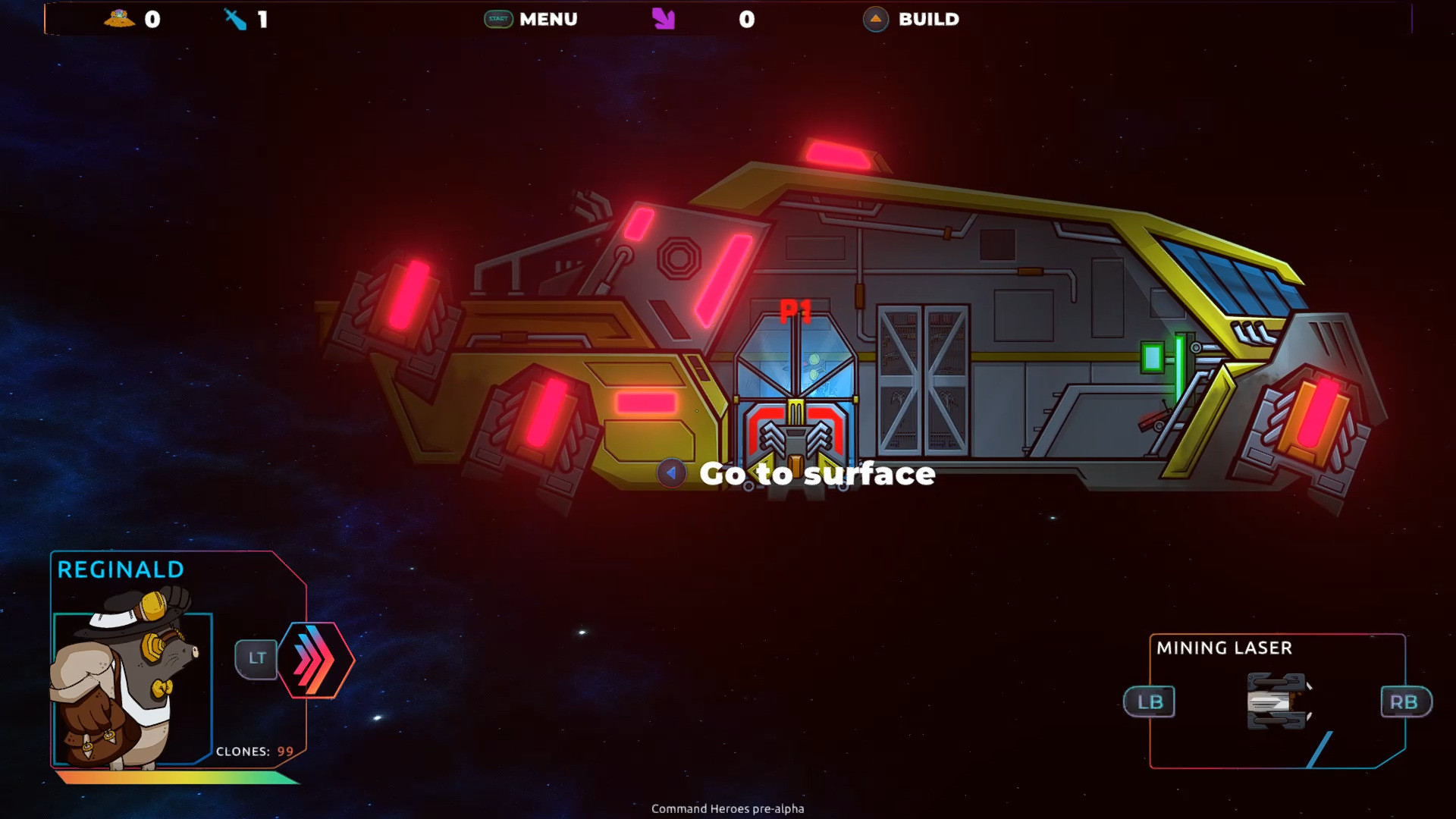The width and height of the screenshot is (1456, 819).
Task: Click the circular back arrow beside Go to surface
Action: pyautogui.click(x=670, y=473)
